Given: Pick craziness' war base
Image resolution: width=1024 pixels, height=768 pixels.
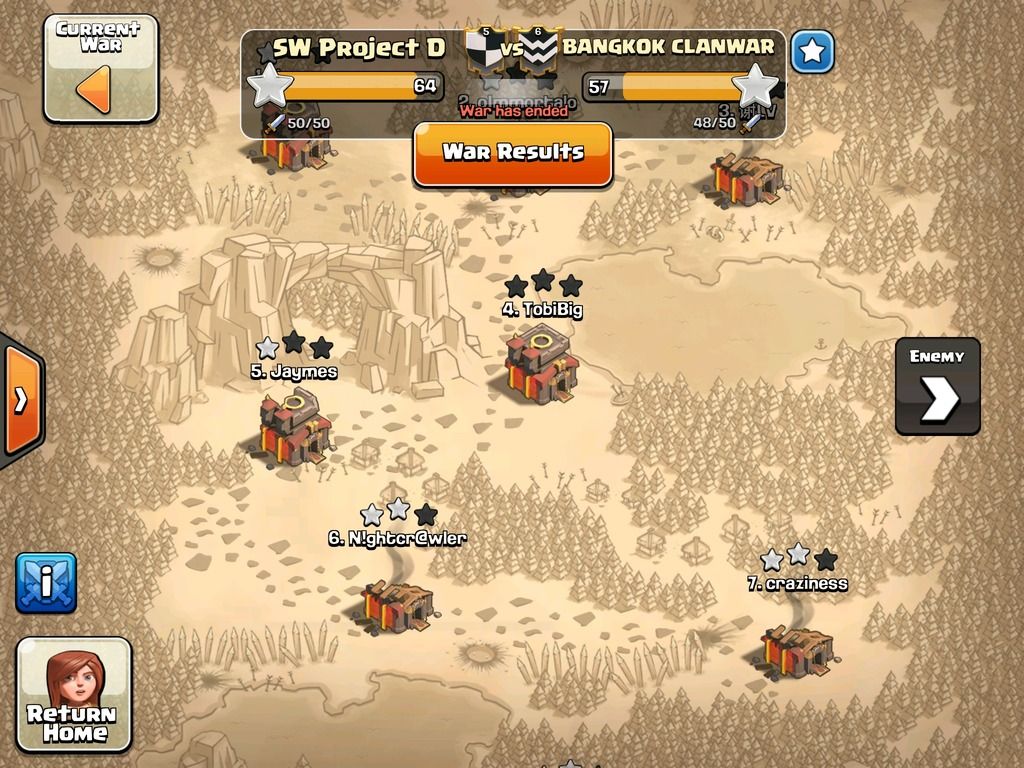Looking at the screenshot, I should point(796,650).
